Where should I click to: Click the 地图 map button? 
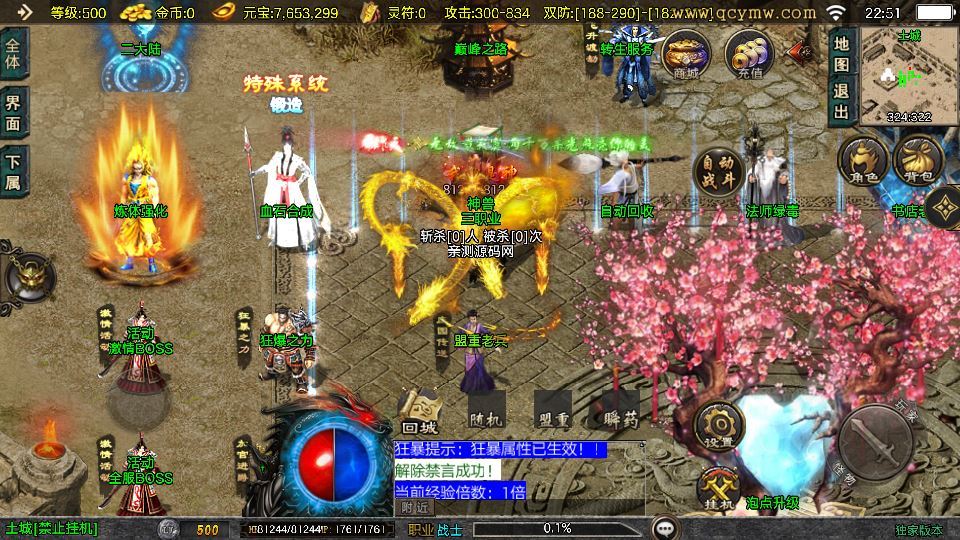[841, 54]
